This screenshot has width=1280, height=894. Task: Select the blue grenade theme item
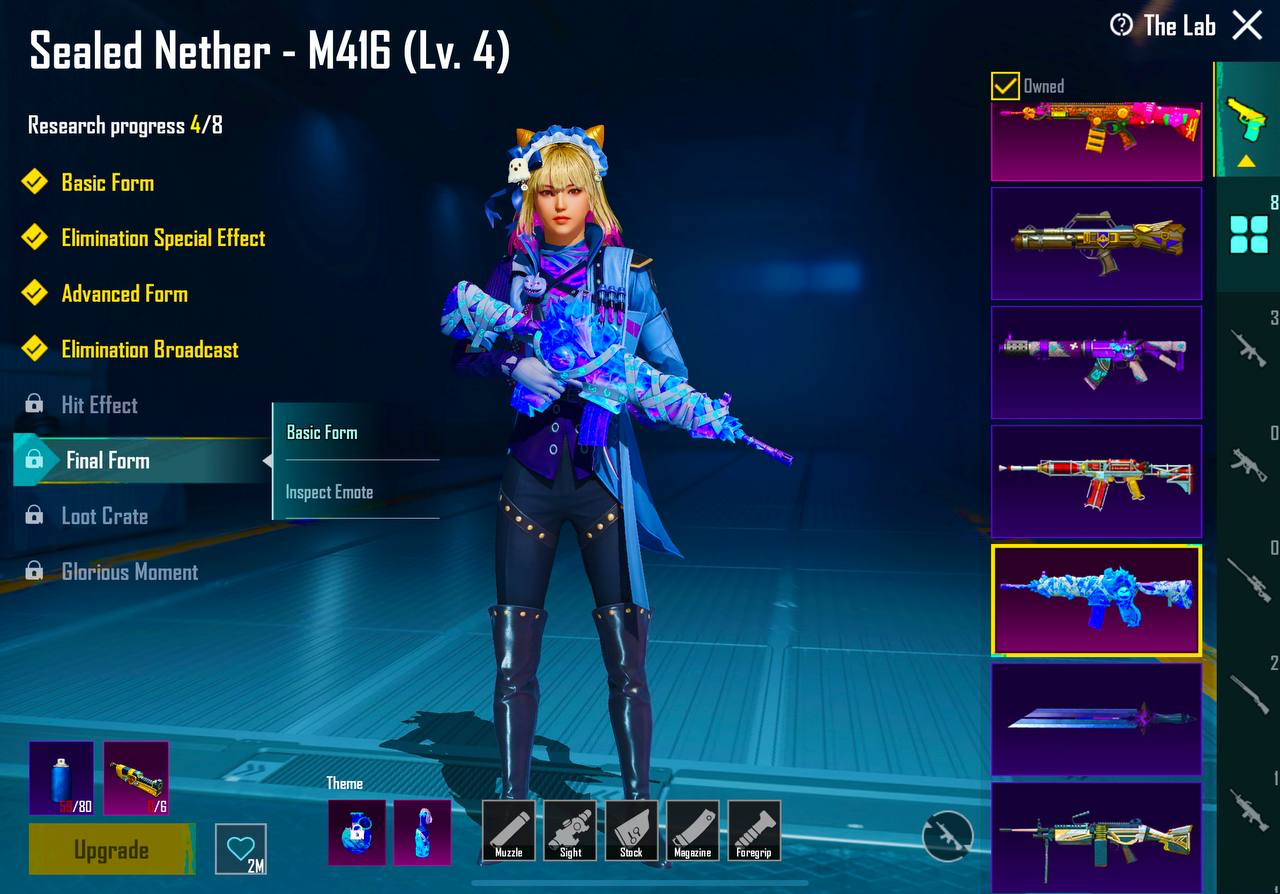(x=357, y=832)
